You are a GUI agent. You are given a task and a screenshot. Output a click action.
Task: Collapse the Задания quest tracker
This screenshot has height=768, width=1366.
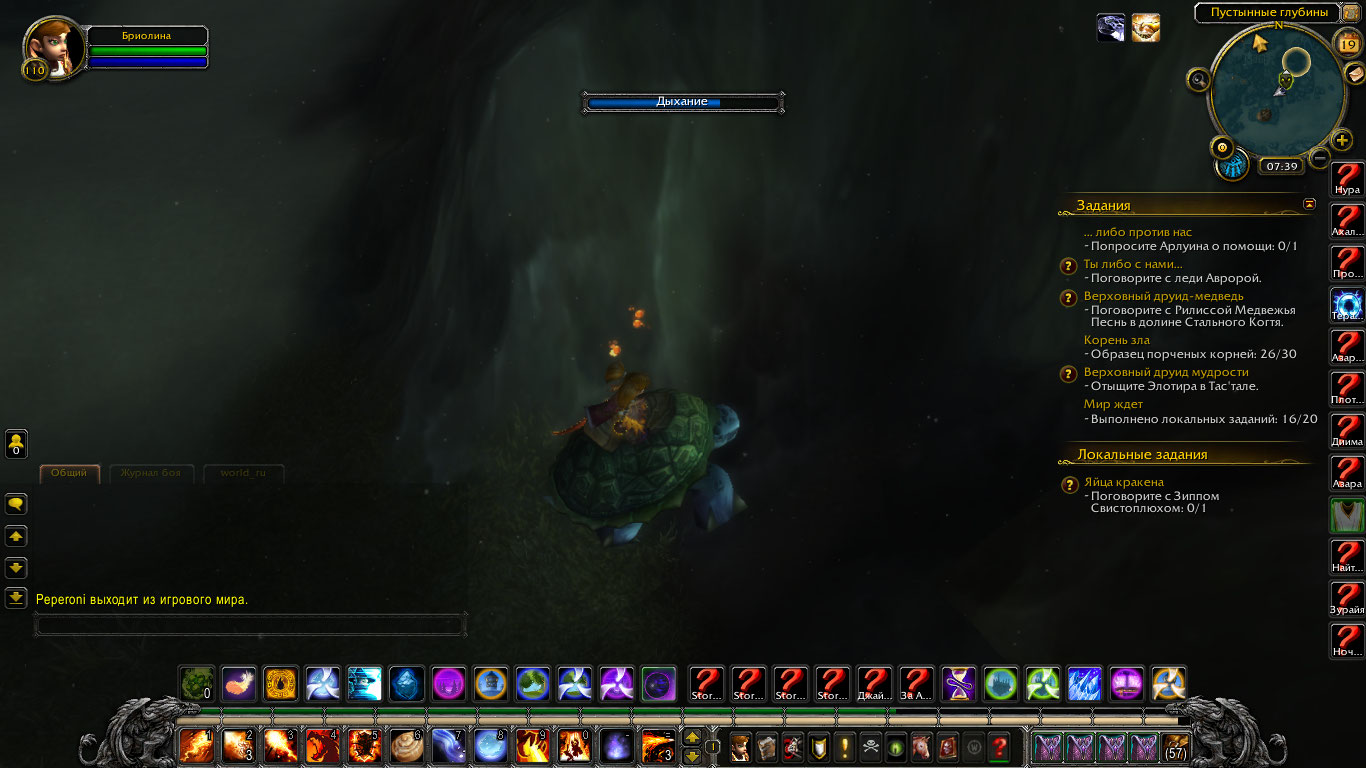click(1309, 204)
